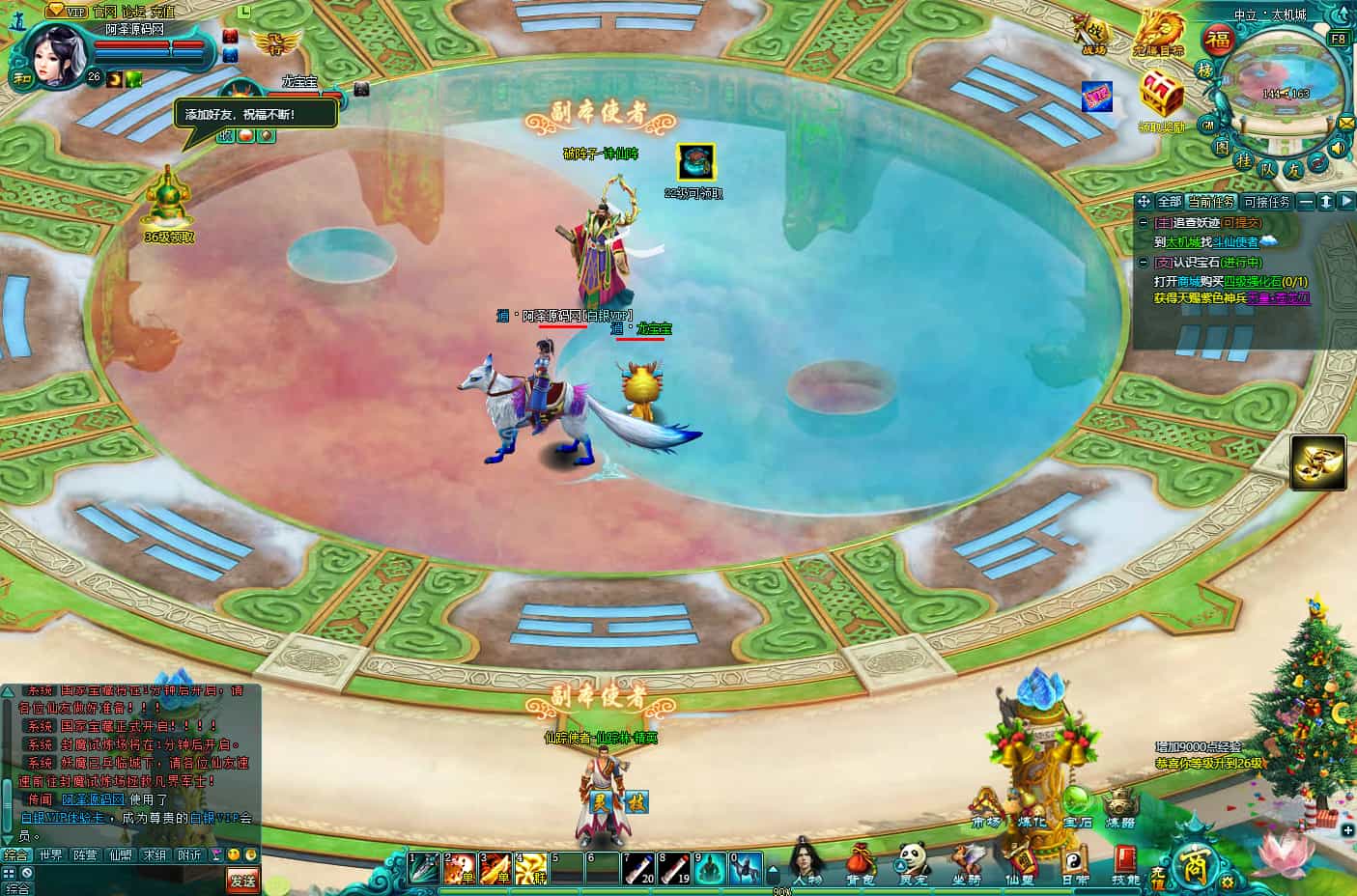Toggle the sound speaker button
This screenshot has width=1357, height=896.
1338,149
